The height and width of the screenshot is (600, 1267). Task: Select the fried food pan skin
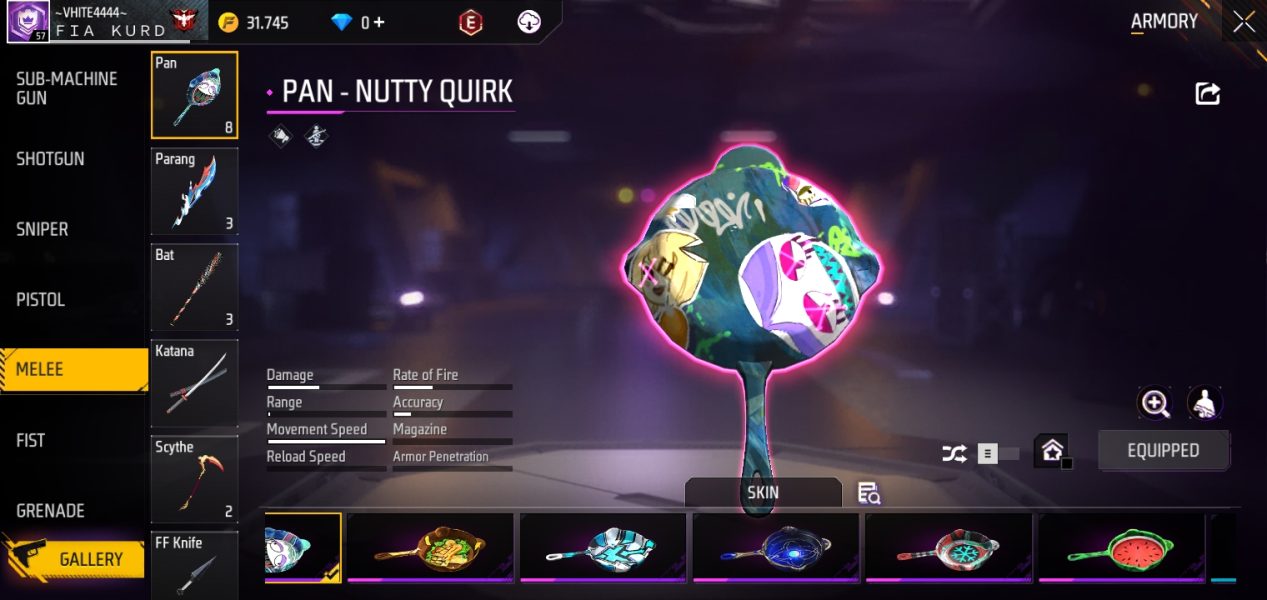[x=431, y=548]
